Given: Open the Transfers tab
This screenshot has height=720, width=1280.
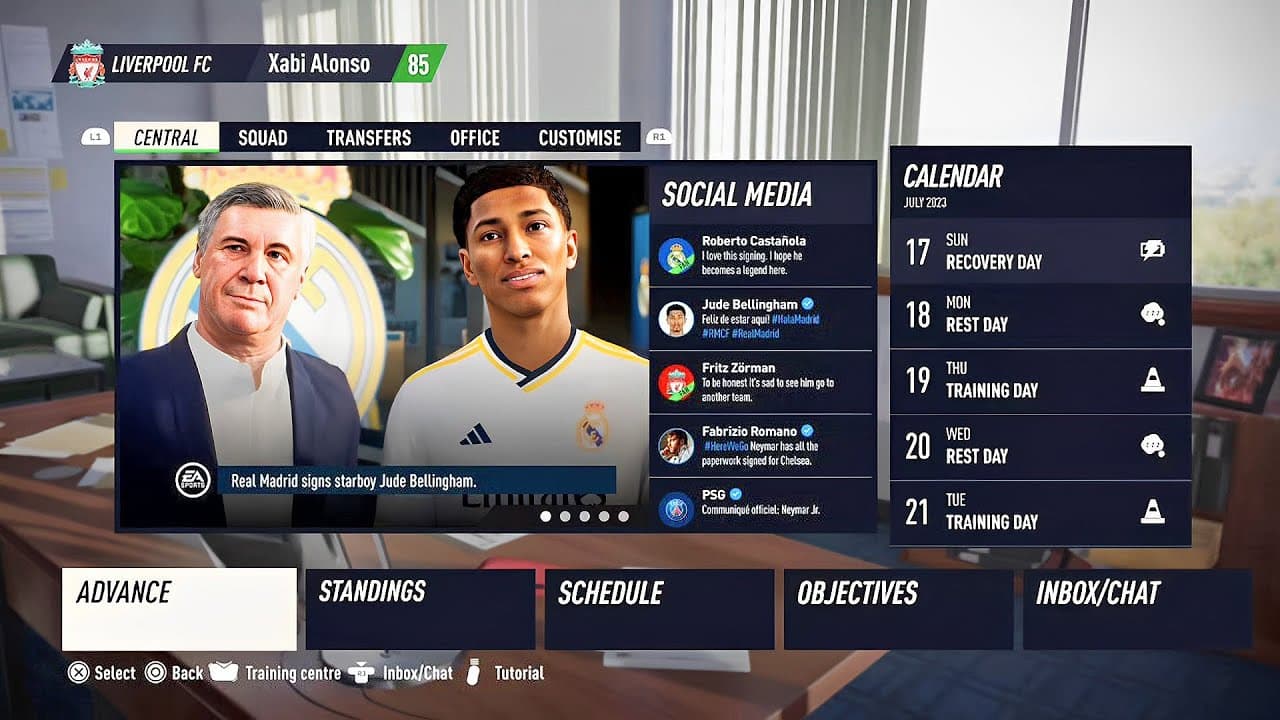Looking at the screenshot, I should coord(368,137).
